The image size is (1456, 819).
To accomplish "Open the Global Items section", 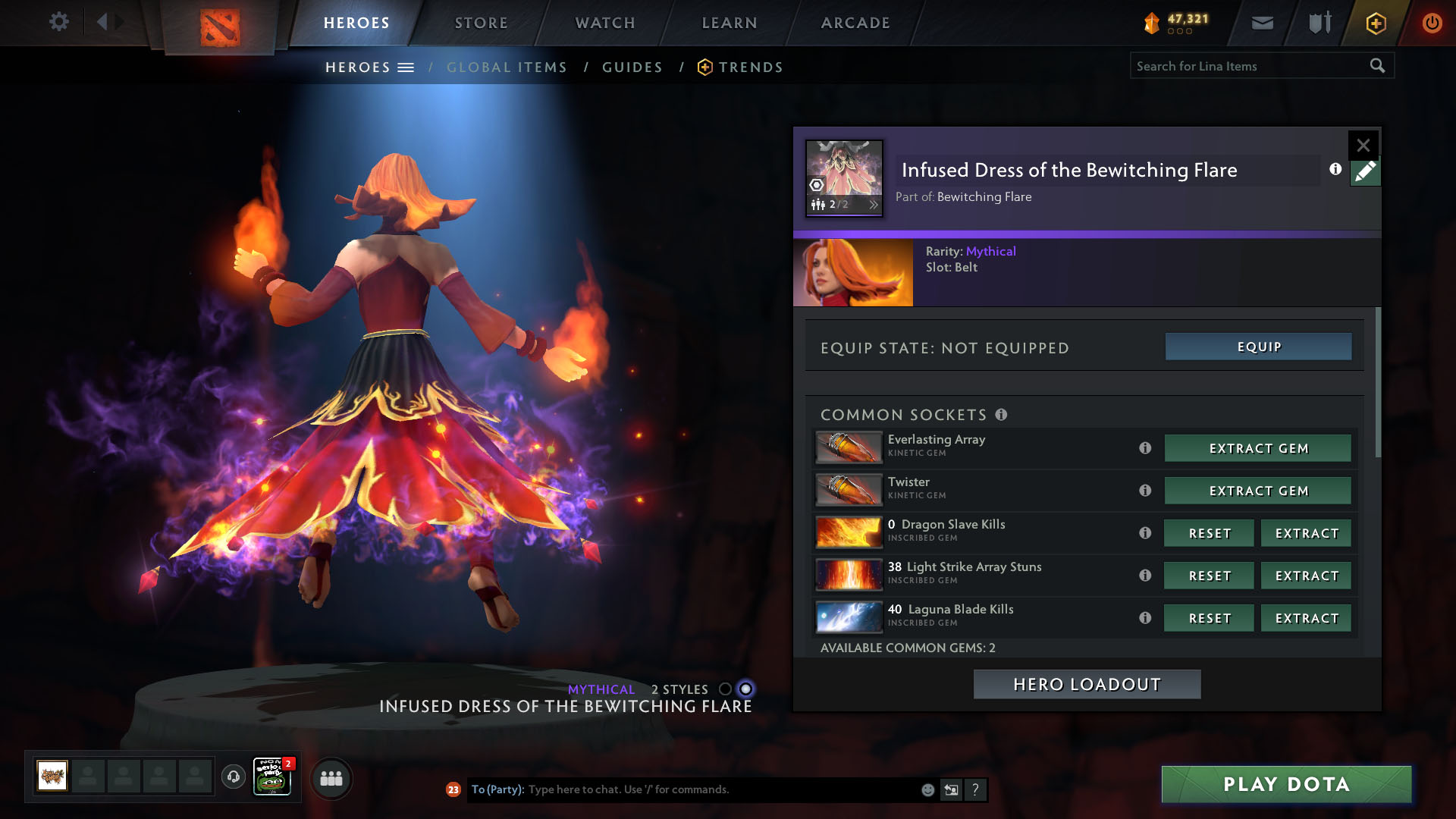I will [x=507, y=67].
